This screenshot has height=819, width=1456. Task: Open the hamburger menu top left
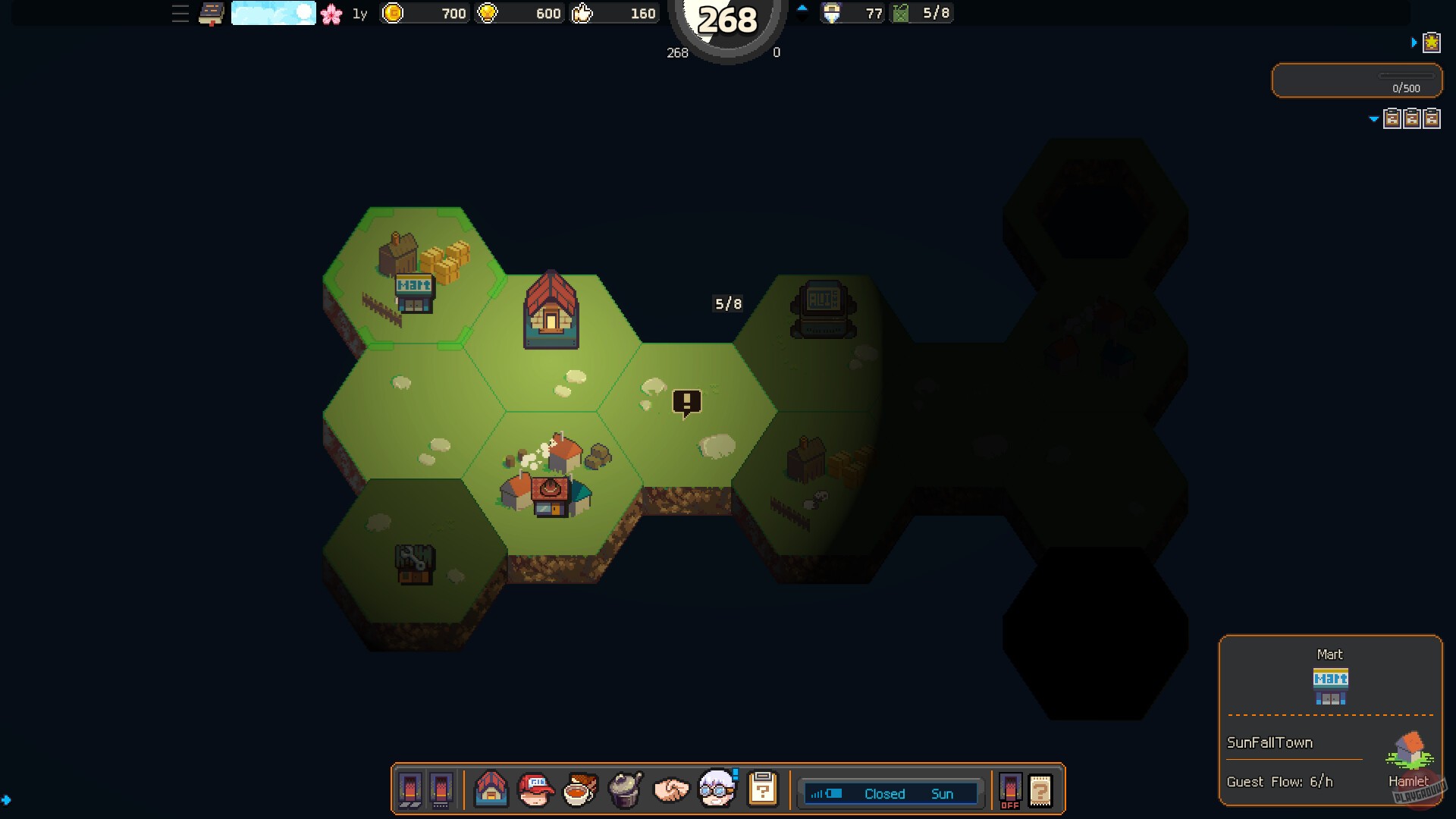[180, 13]
